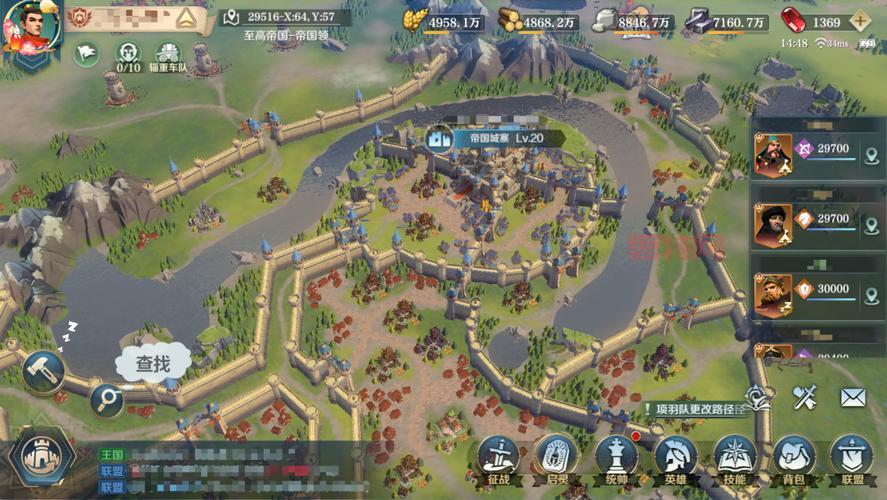The width and height of the screenshot is (887, 500).
Task: Open the 查找 magnifier search
Action: pos(106,400)
